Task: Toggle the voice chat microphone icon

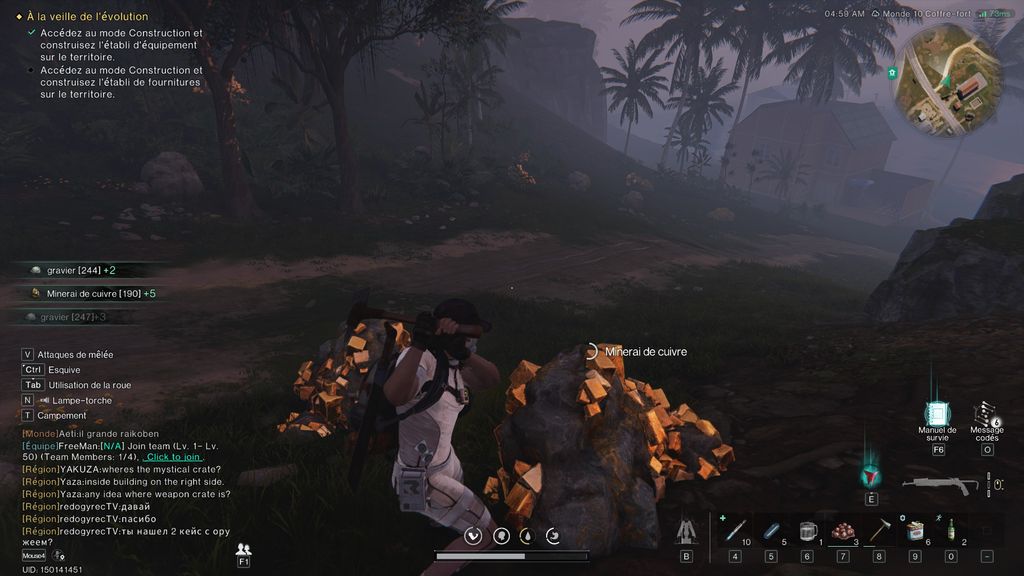Action: pos(59,555)
